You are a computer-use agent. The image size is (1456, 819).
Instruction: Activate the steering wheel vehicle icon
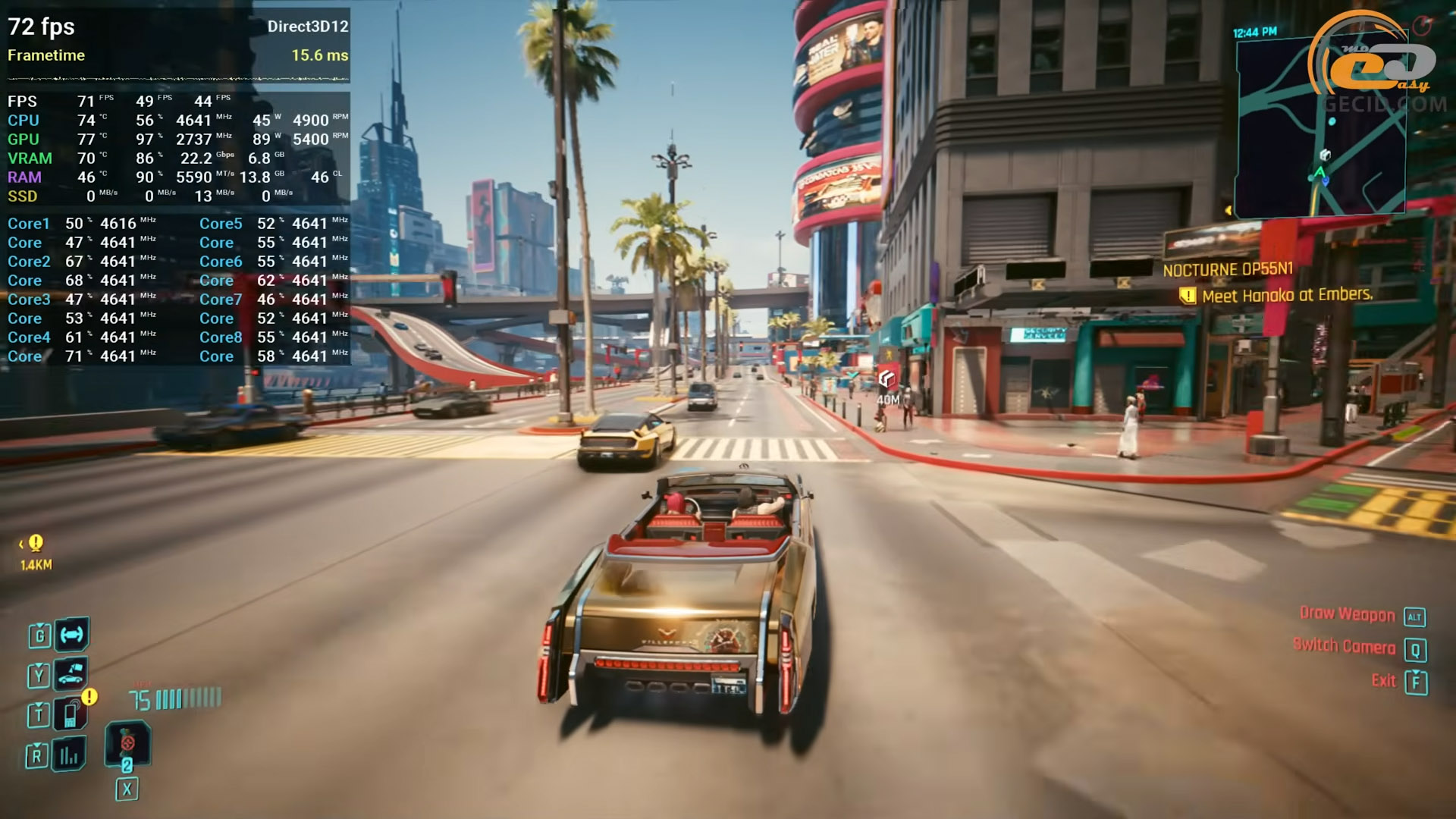72,635
